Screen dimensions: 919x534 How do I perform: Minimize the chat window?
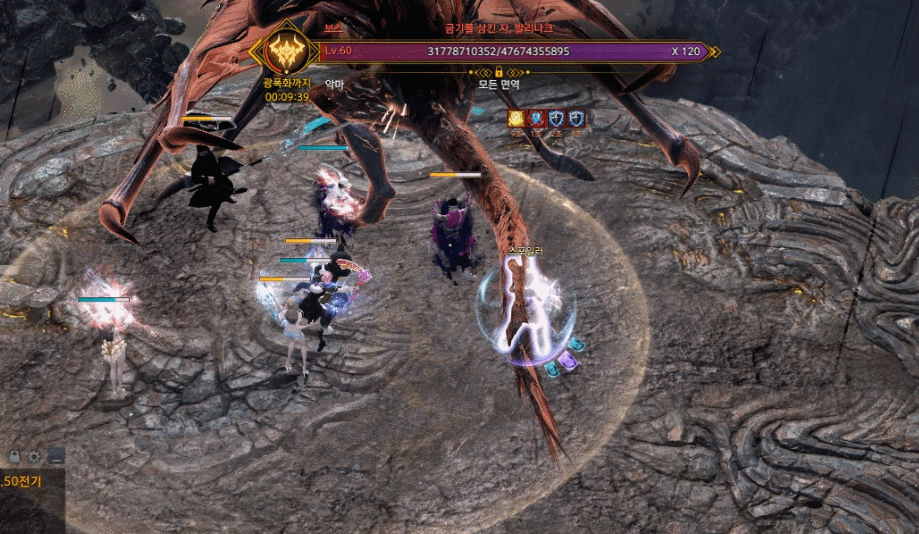[56, 456]
